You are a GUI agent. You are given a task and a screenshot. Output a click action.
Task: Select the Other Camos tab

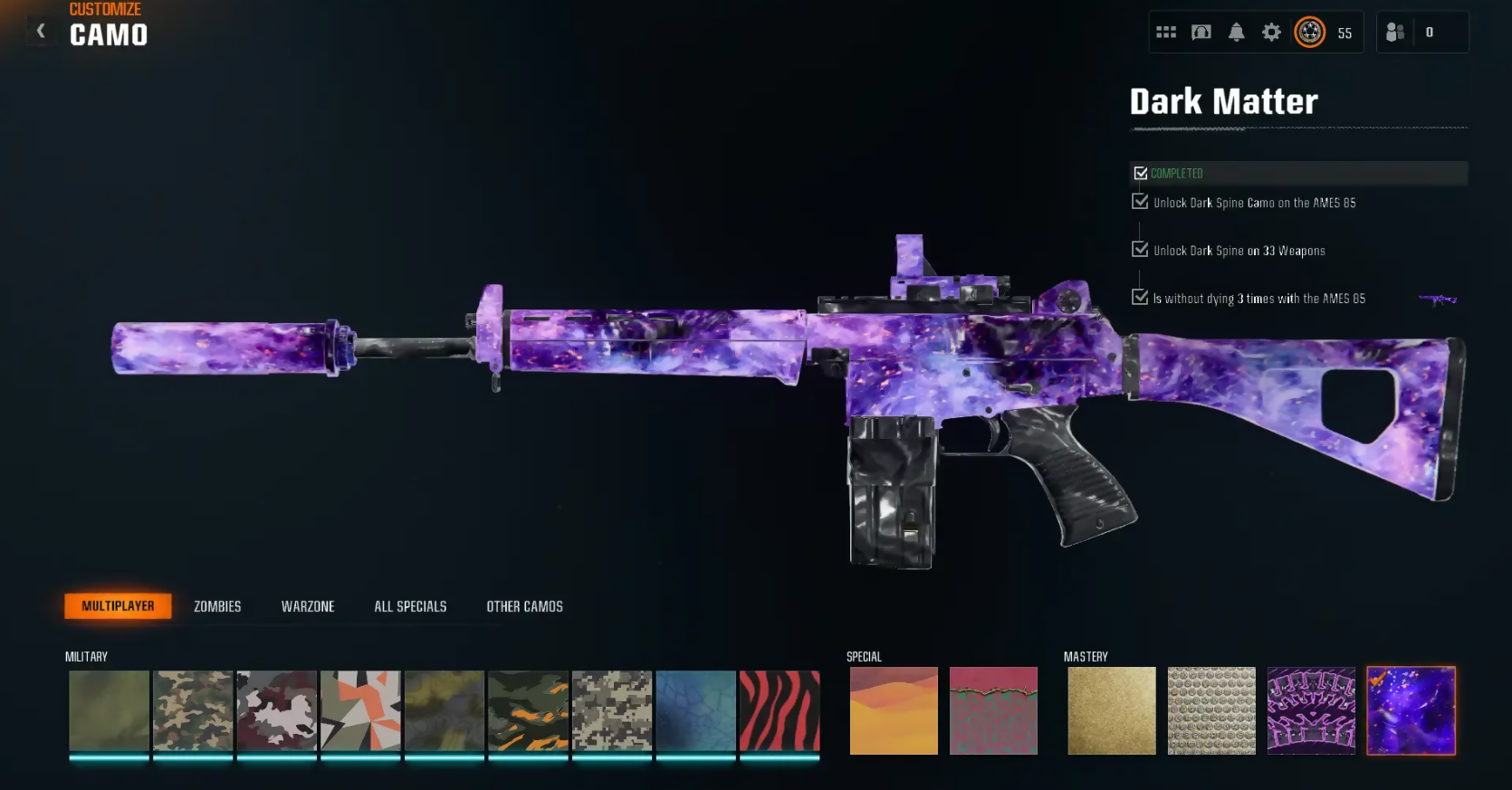click(524, 606)
